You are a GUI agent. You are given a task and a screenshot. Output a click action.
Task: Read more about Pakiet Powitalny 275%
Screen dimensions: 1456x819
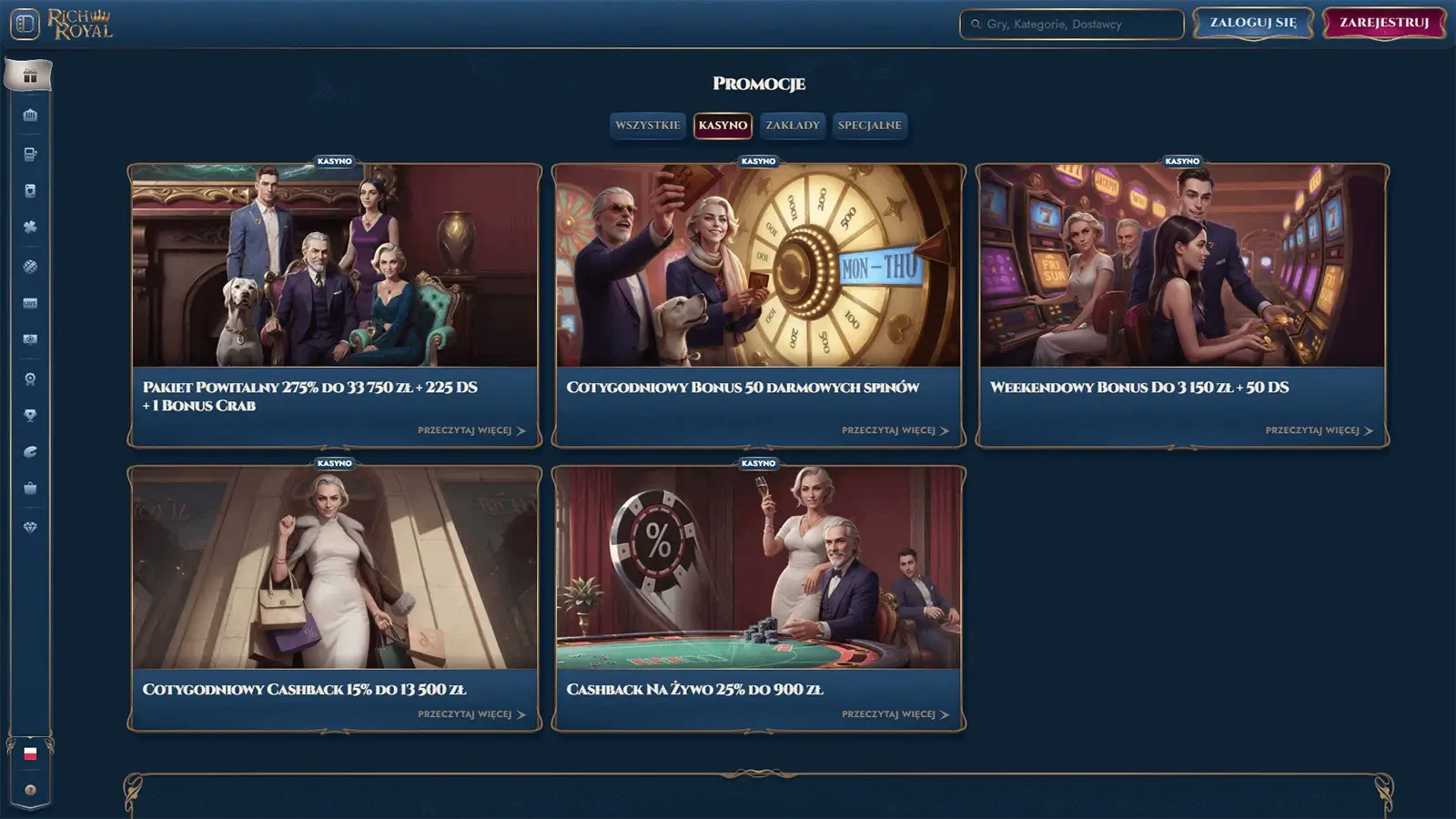[x=470, y=430]
